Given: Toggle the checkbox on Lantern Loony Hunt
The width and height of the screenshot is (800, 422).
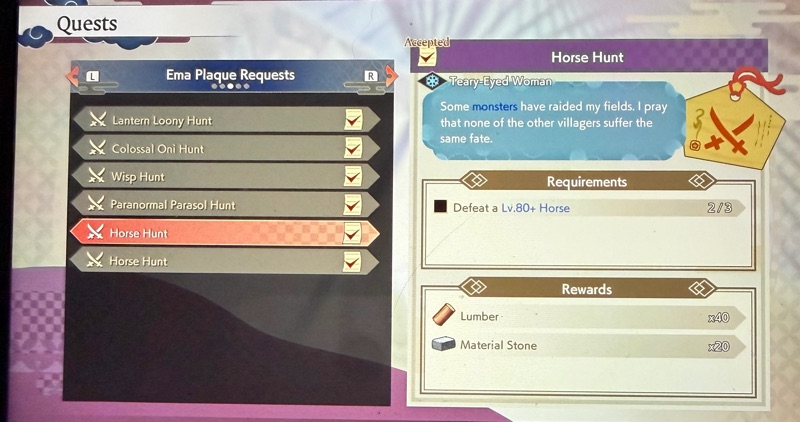Looking at the screenshot, I should point(352,120).
